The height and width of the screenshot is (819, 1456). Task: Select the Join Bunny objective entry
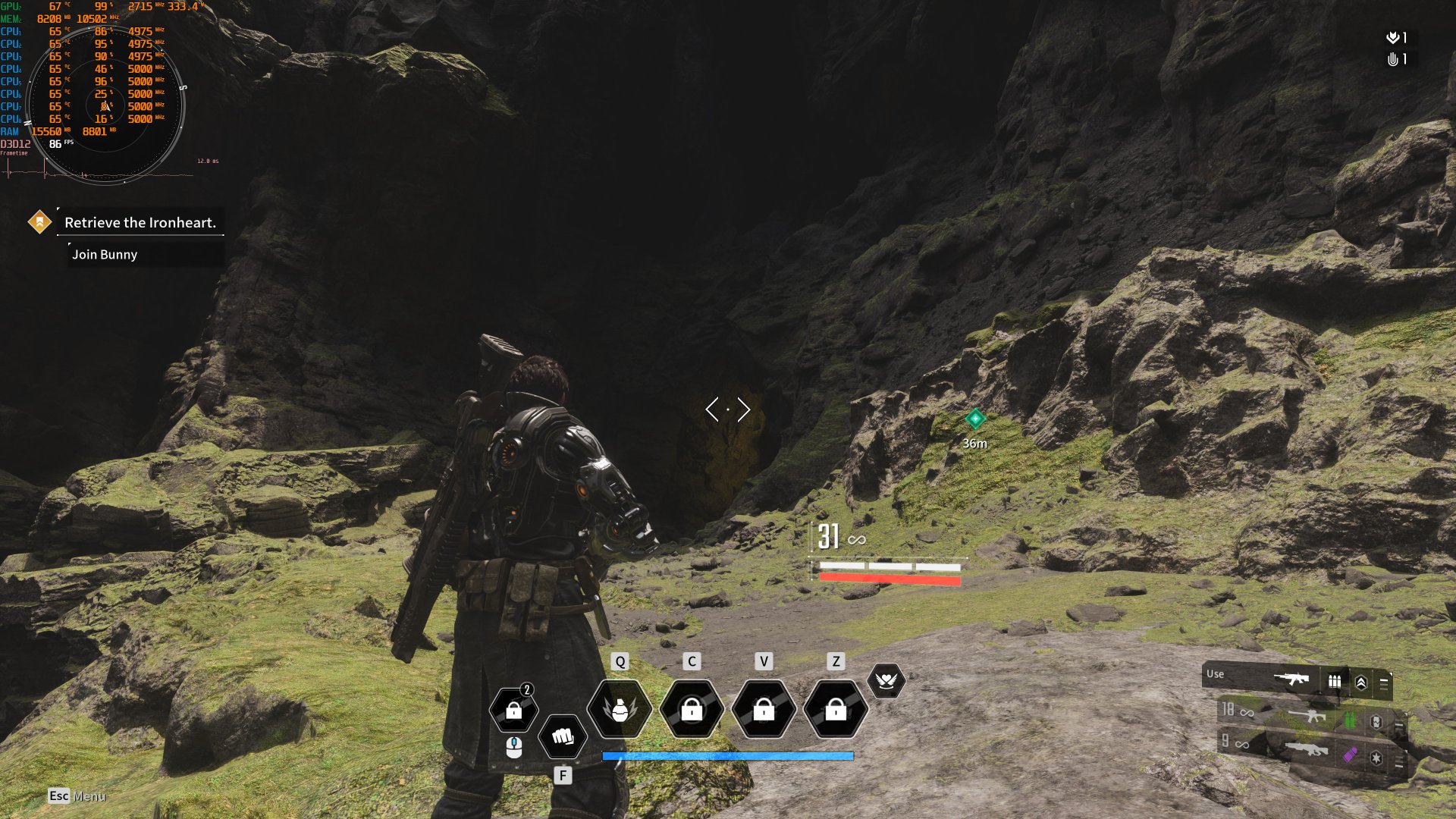click(x=104, y=255)
